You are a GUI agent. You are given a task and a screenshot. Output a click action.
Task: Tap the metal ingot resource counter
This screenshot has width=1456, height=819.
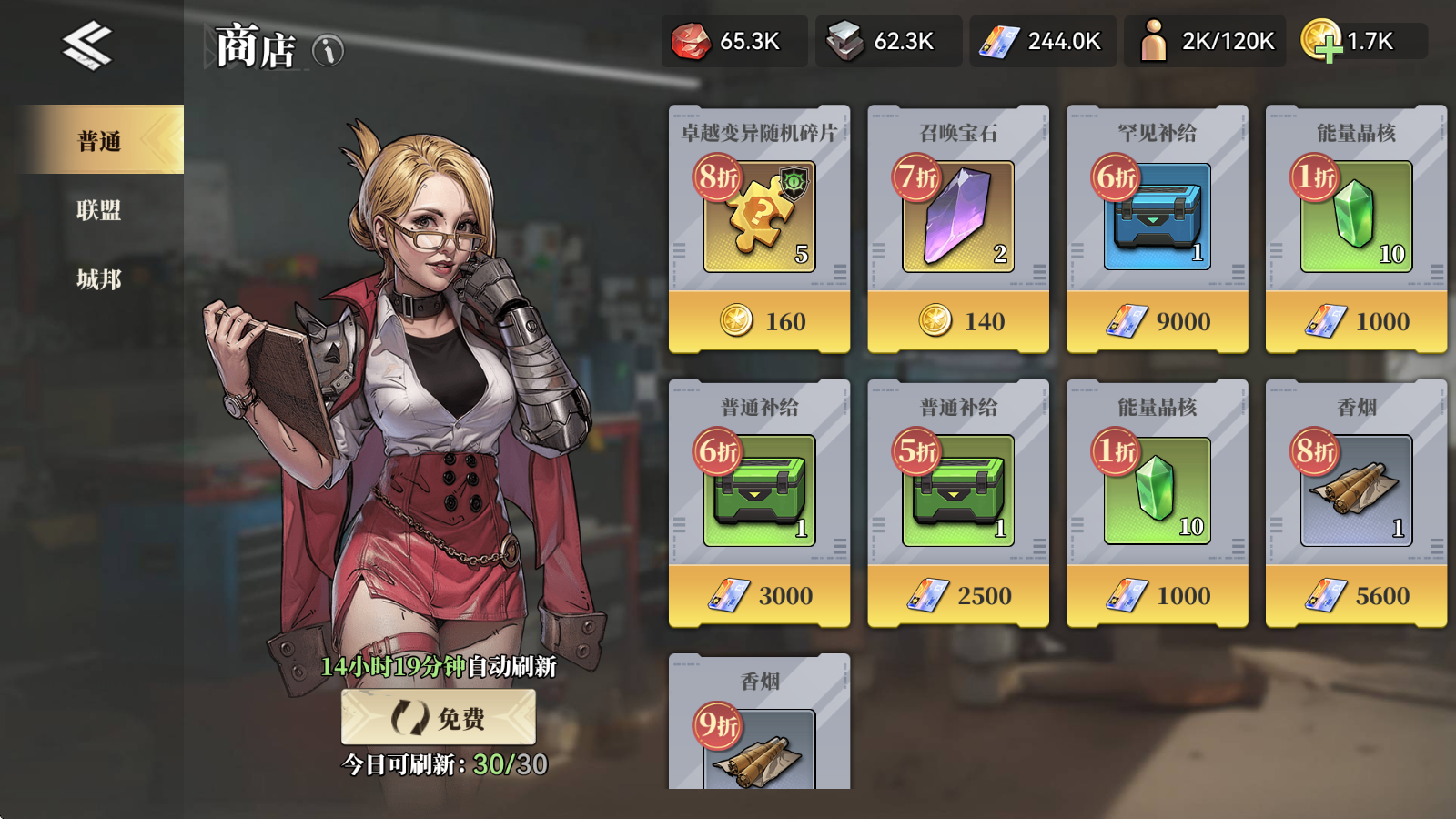point(887,42)
